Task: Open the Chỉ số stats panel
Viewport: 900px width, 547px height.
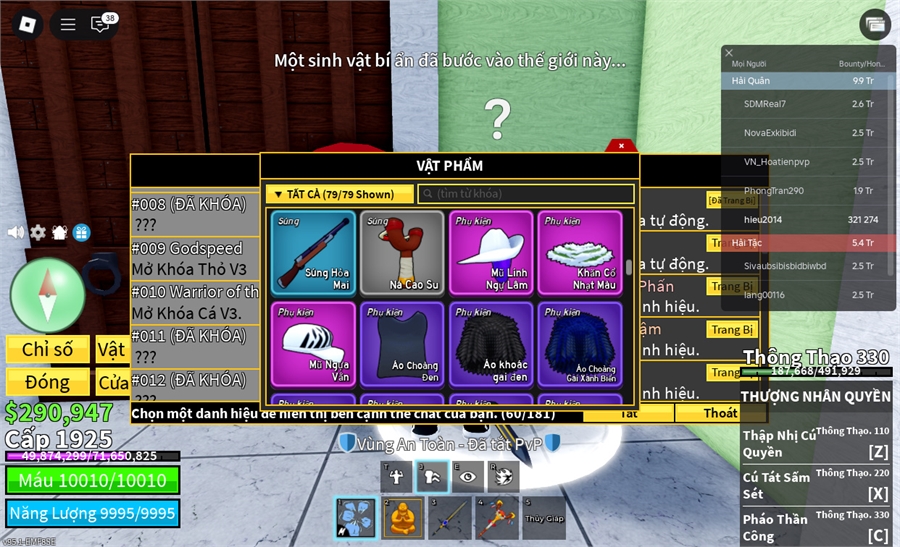Action: (47, 349)
